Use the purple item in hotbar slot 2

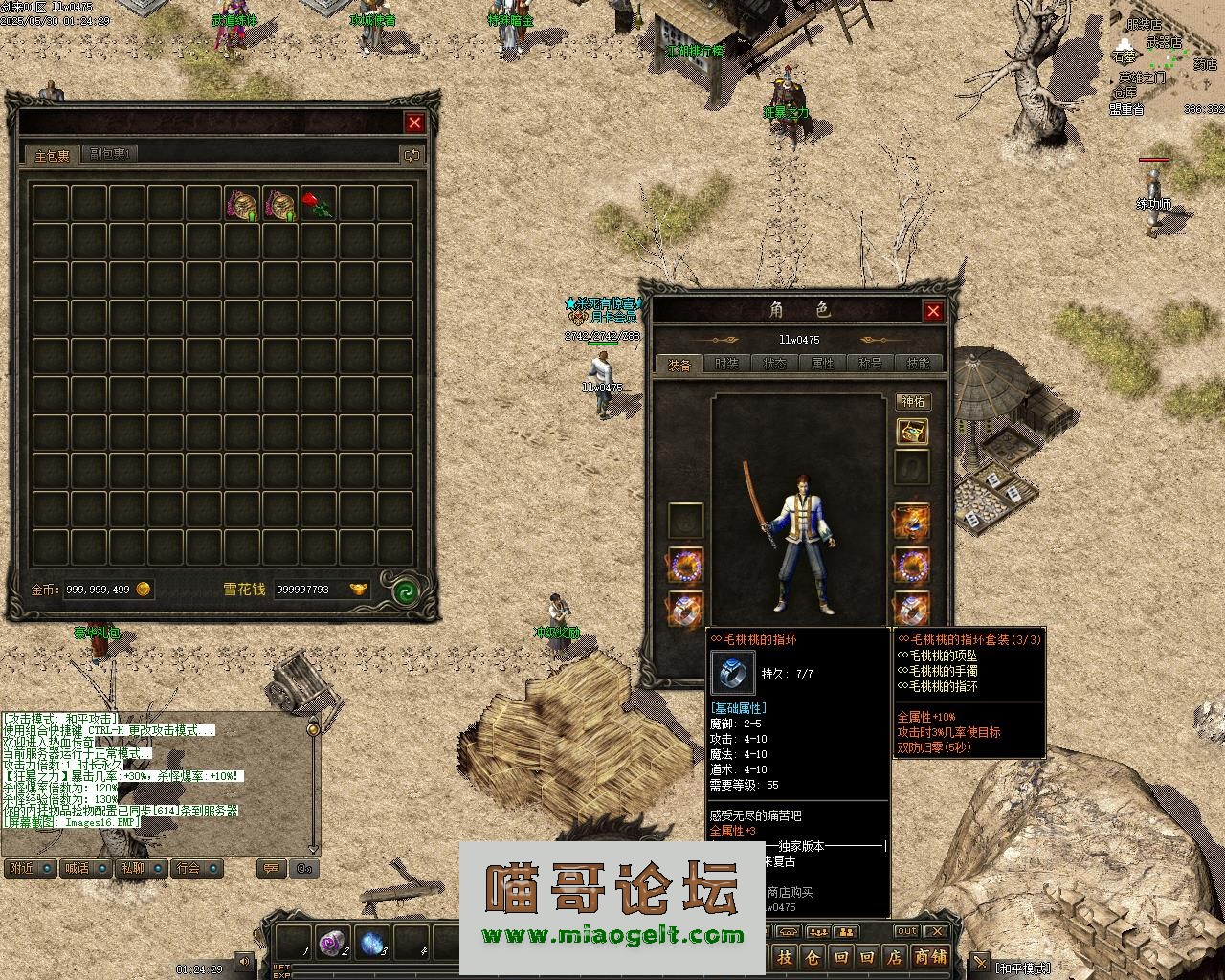[x=331, y=942]
